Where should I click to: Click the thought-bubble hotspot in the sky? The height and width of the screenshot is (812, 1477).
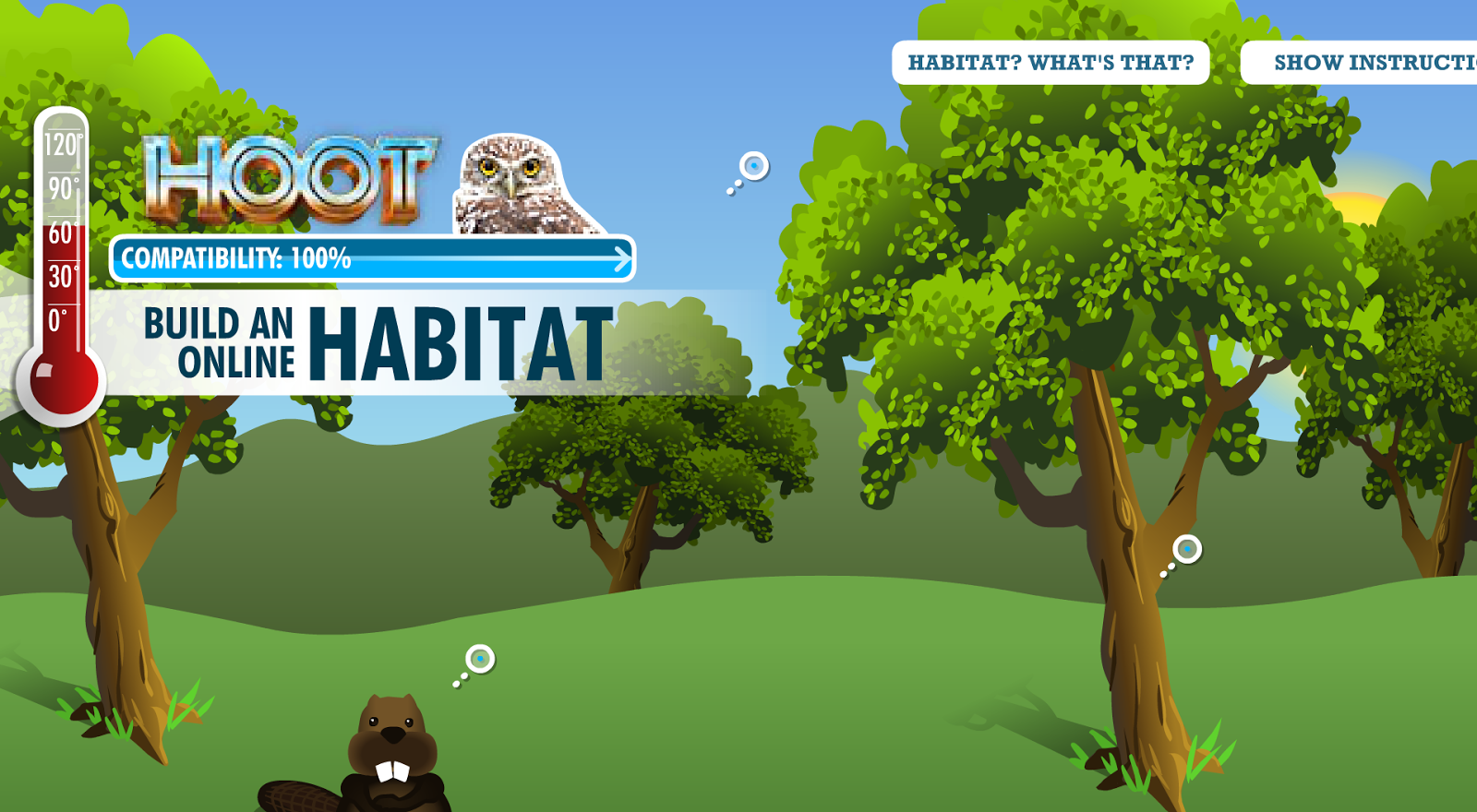tap(753, 167)
